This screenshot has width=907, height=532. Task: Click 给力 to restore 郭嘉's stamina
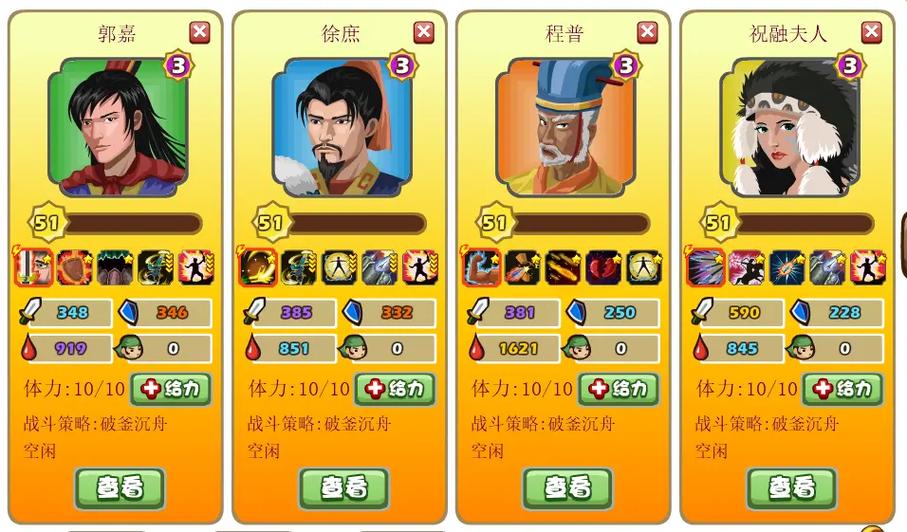tap(170, 388)
